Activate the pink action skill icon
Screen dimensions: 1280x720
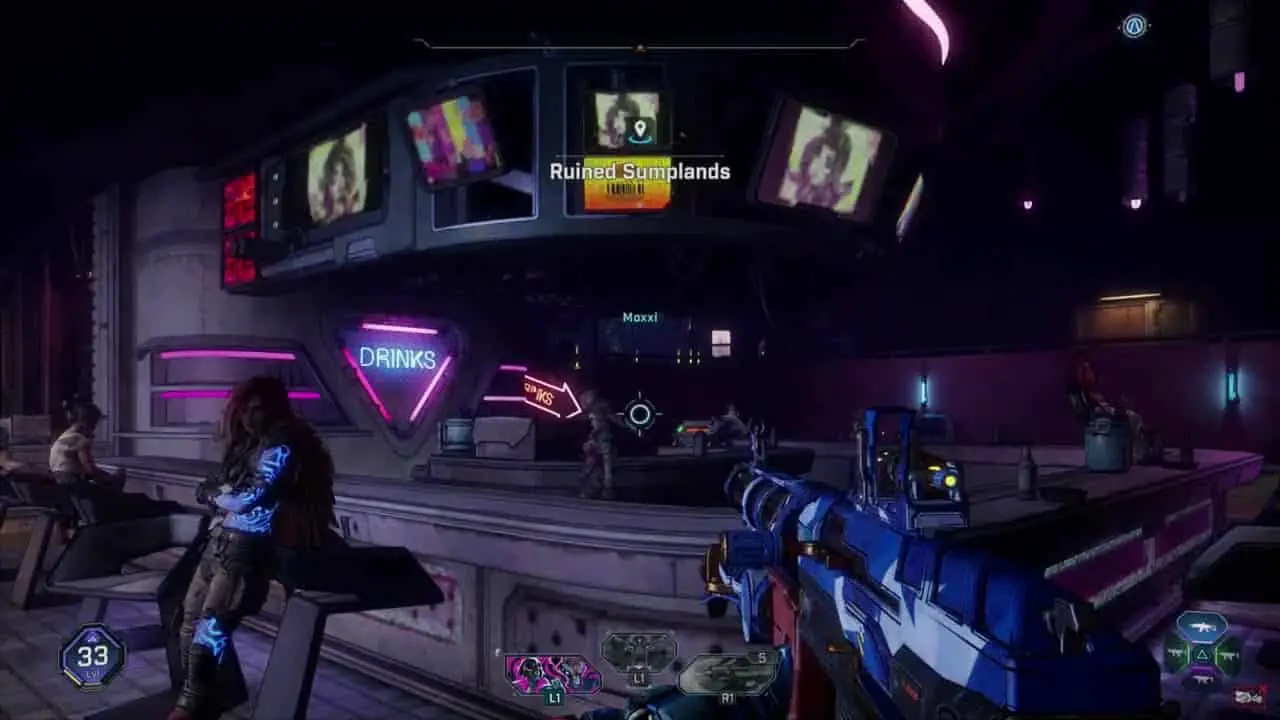click(553, 674)
